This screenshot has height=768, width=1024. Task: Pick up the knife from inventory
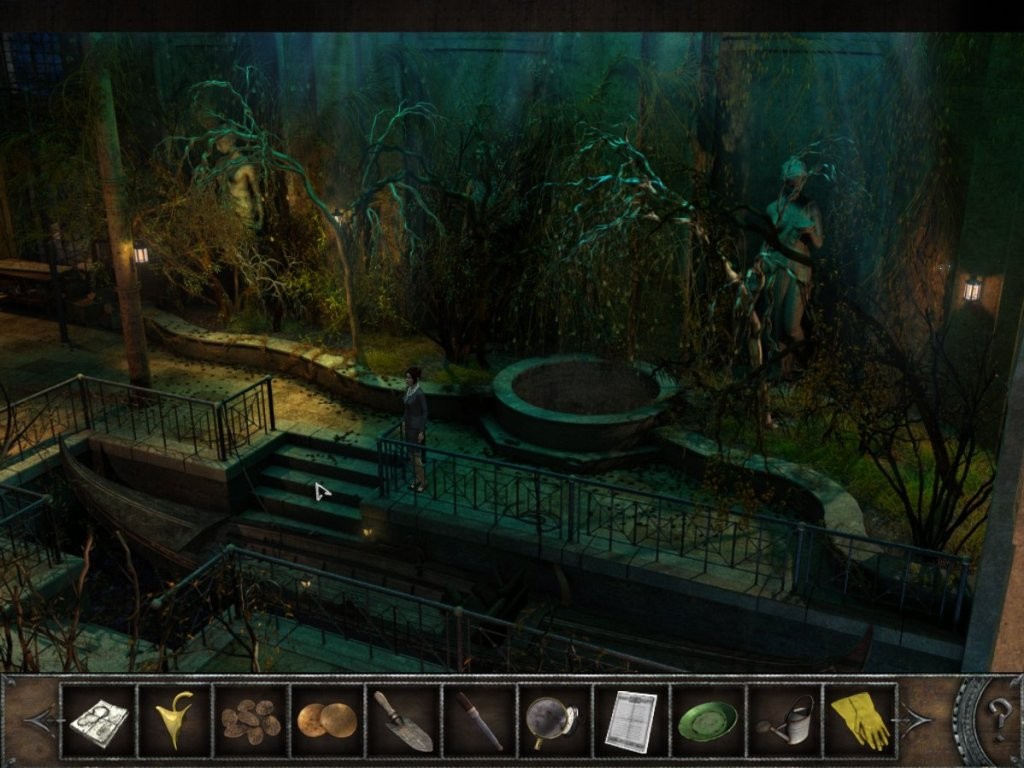[x=479, y=720]
